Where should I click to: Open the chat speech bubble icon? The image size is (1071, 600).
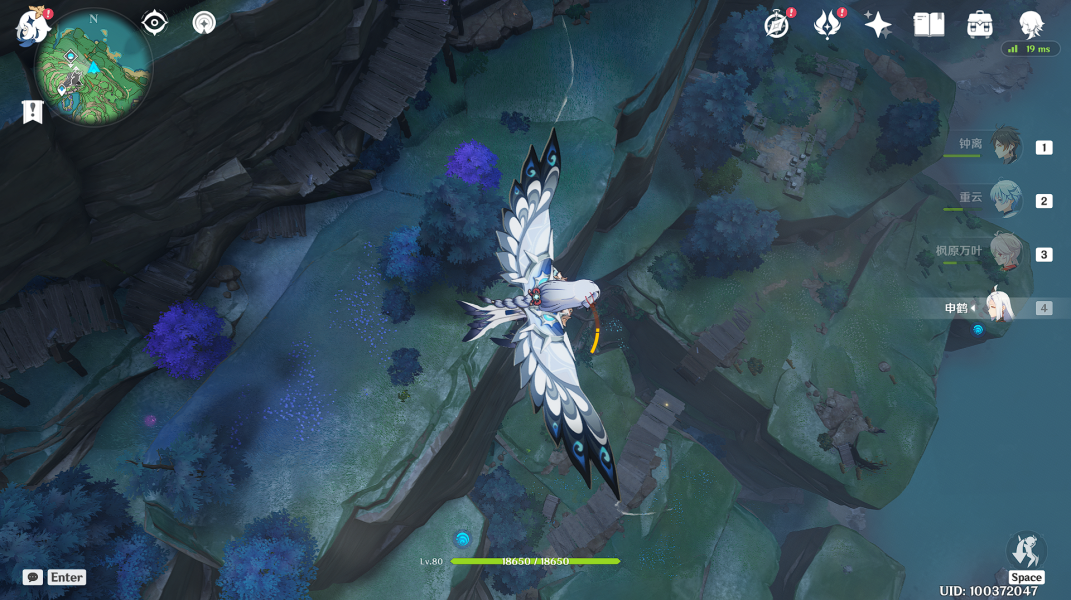click(33, 577)
